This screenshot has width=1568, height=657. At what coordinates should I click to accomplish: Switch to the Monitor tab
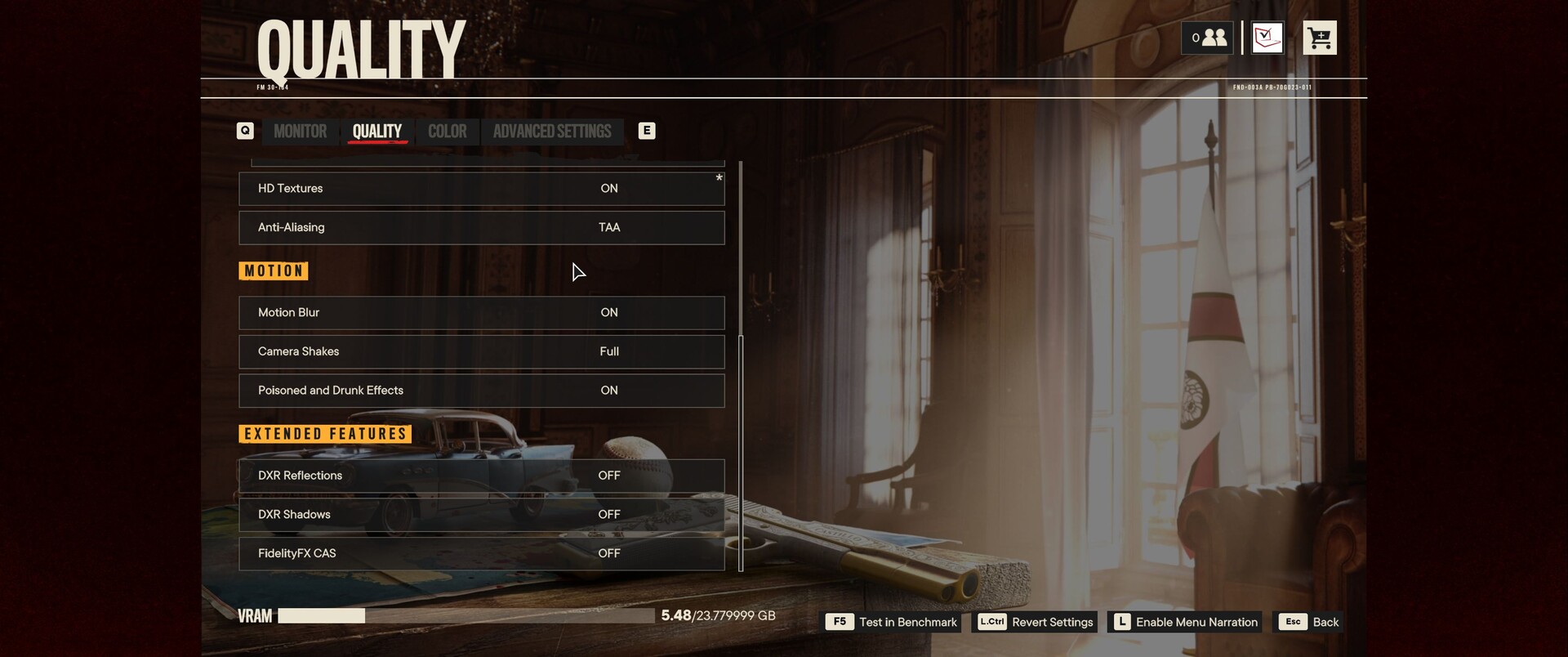(300, 132)
